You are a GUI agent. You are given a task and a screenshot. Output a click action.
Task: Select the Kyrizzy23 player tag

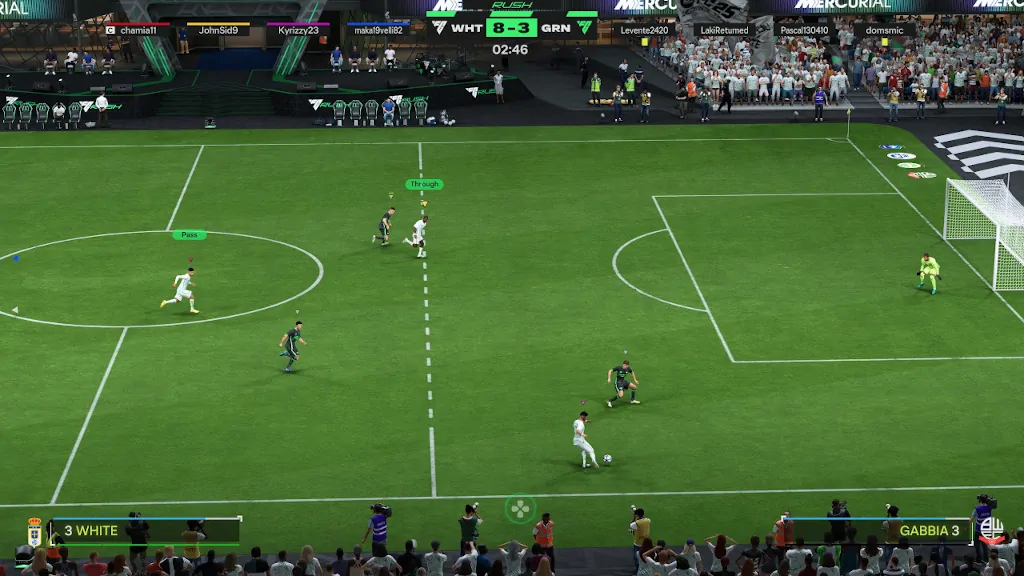[298, 30]
